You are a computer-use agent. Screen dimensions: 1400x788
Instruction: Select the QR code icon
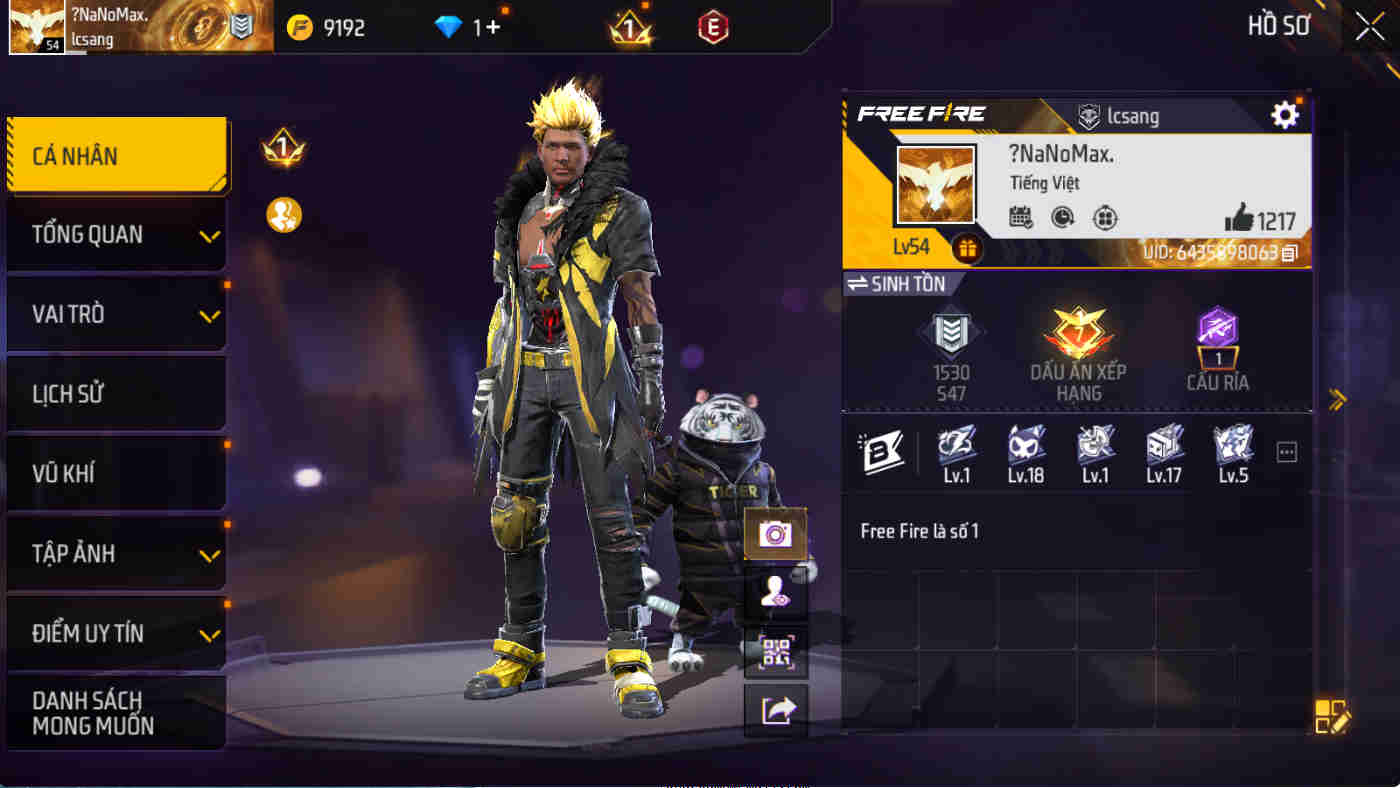tap(775, 651)
